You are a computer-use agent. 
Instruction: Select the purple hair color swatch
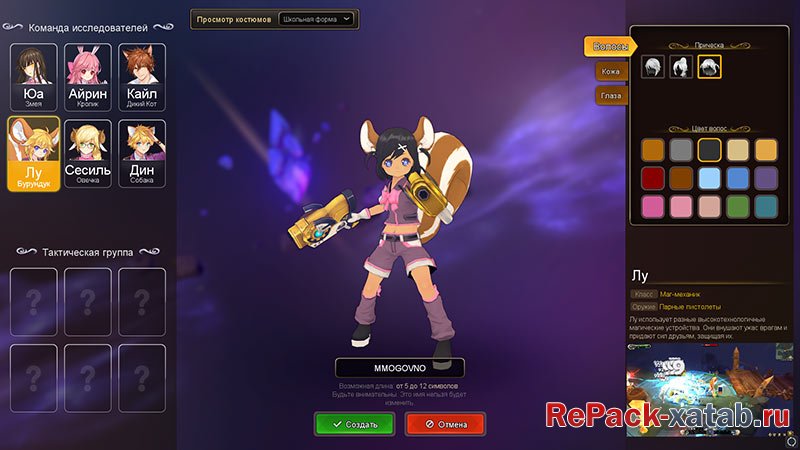(765, 178)
